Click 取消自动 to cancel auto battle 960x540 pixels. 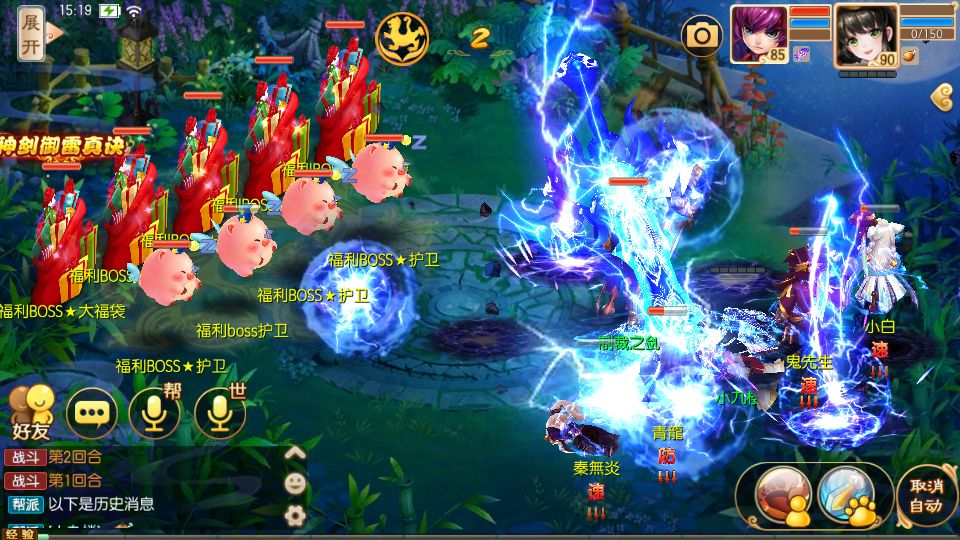[926, 494]
